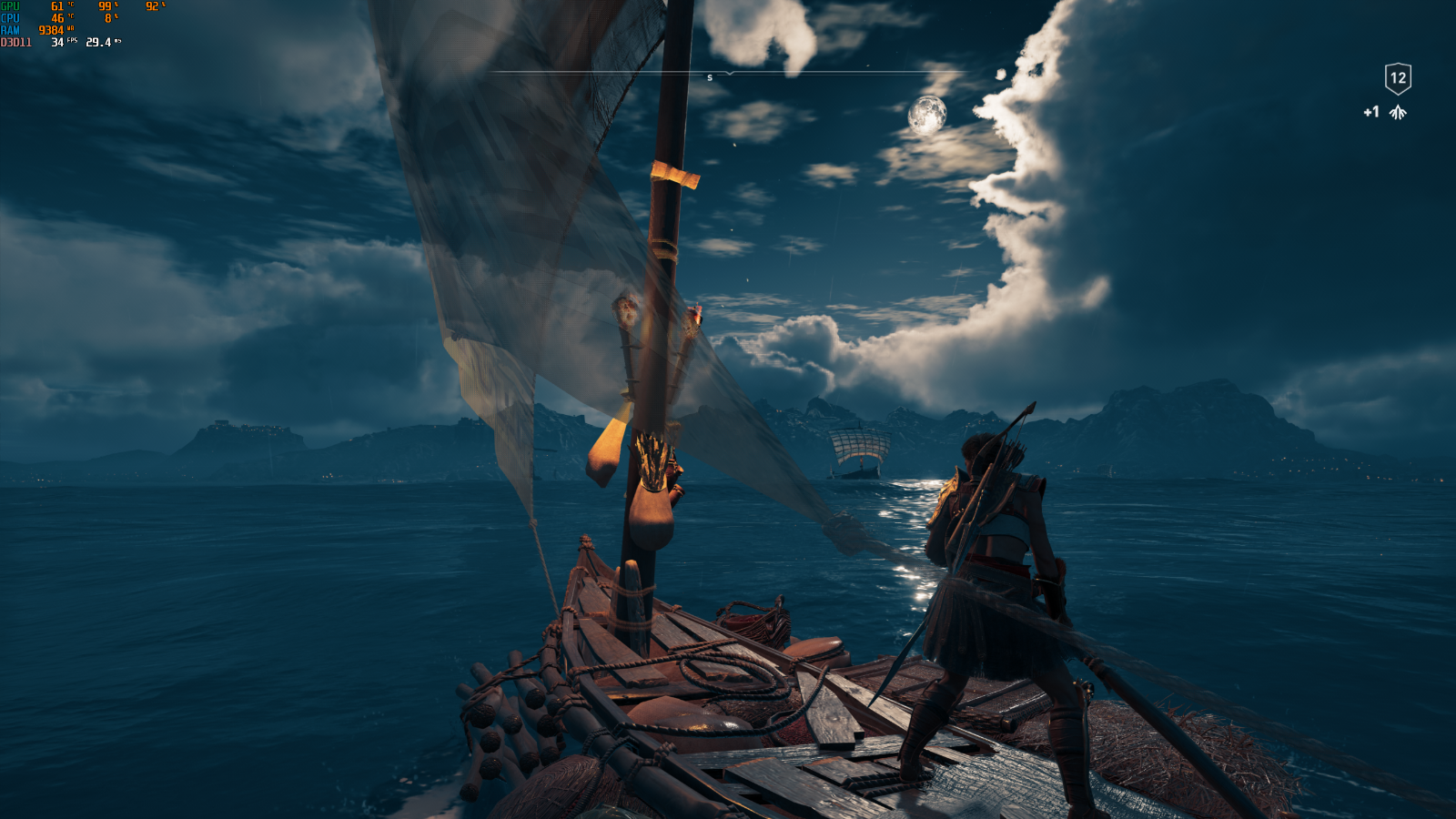The width and height of the screenshot is (1456, 819).
Task: Select the +1 ability point icon
Action: point(1397,113)
